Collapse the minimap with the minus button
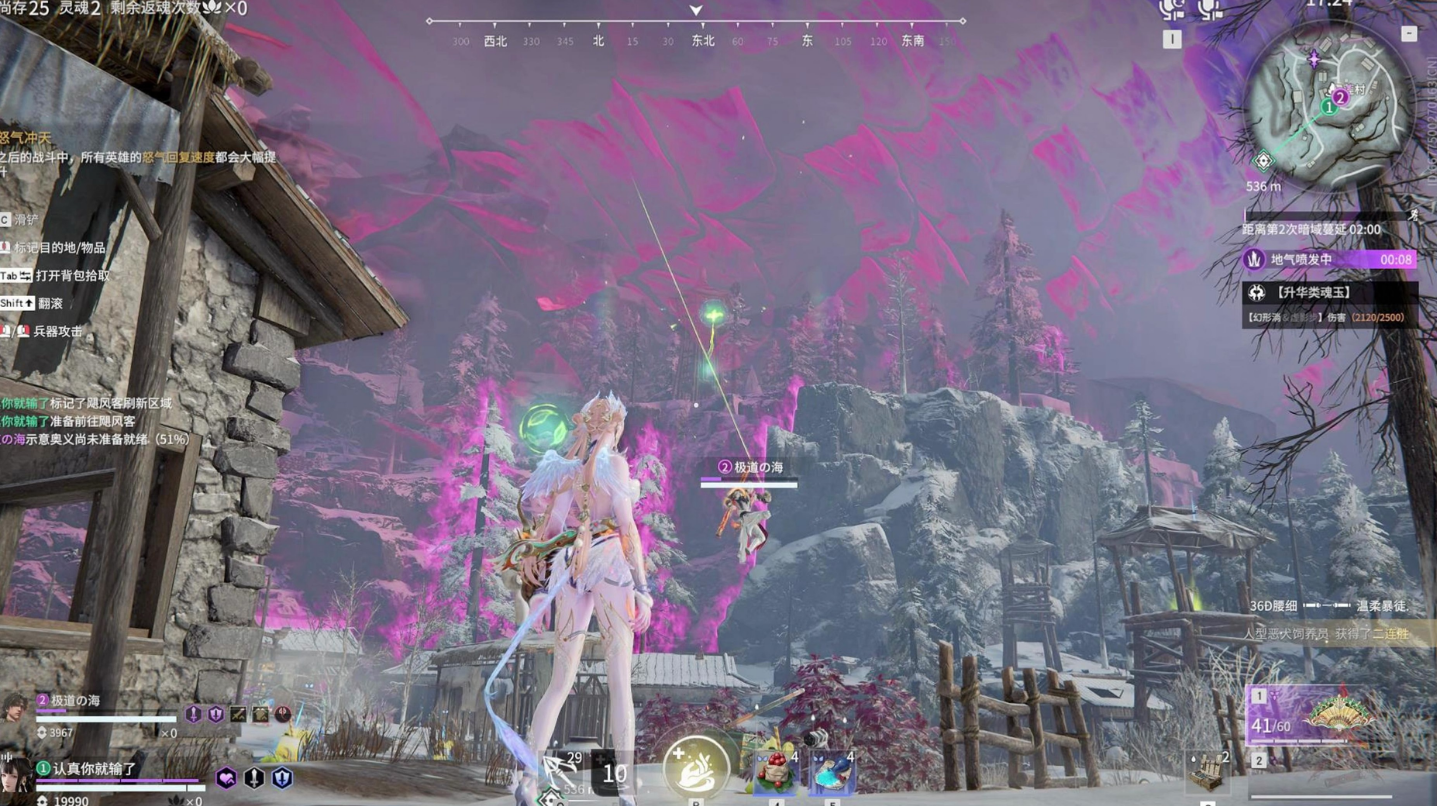1437x806 pixels. [x=1409, y=34]
